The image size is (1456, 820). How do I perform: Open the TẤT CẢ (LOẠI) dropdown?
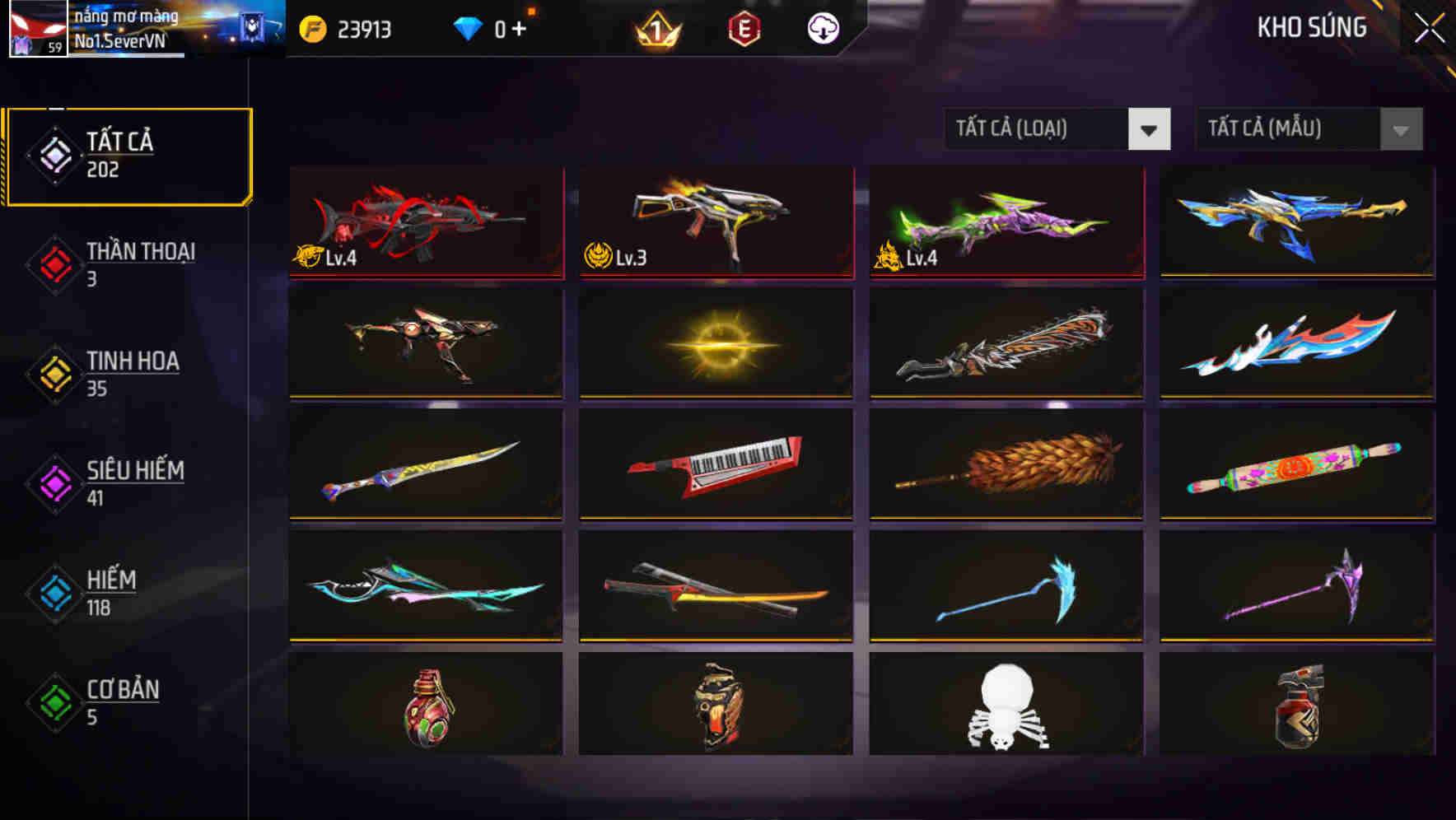[1057, 129]
